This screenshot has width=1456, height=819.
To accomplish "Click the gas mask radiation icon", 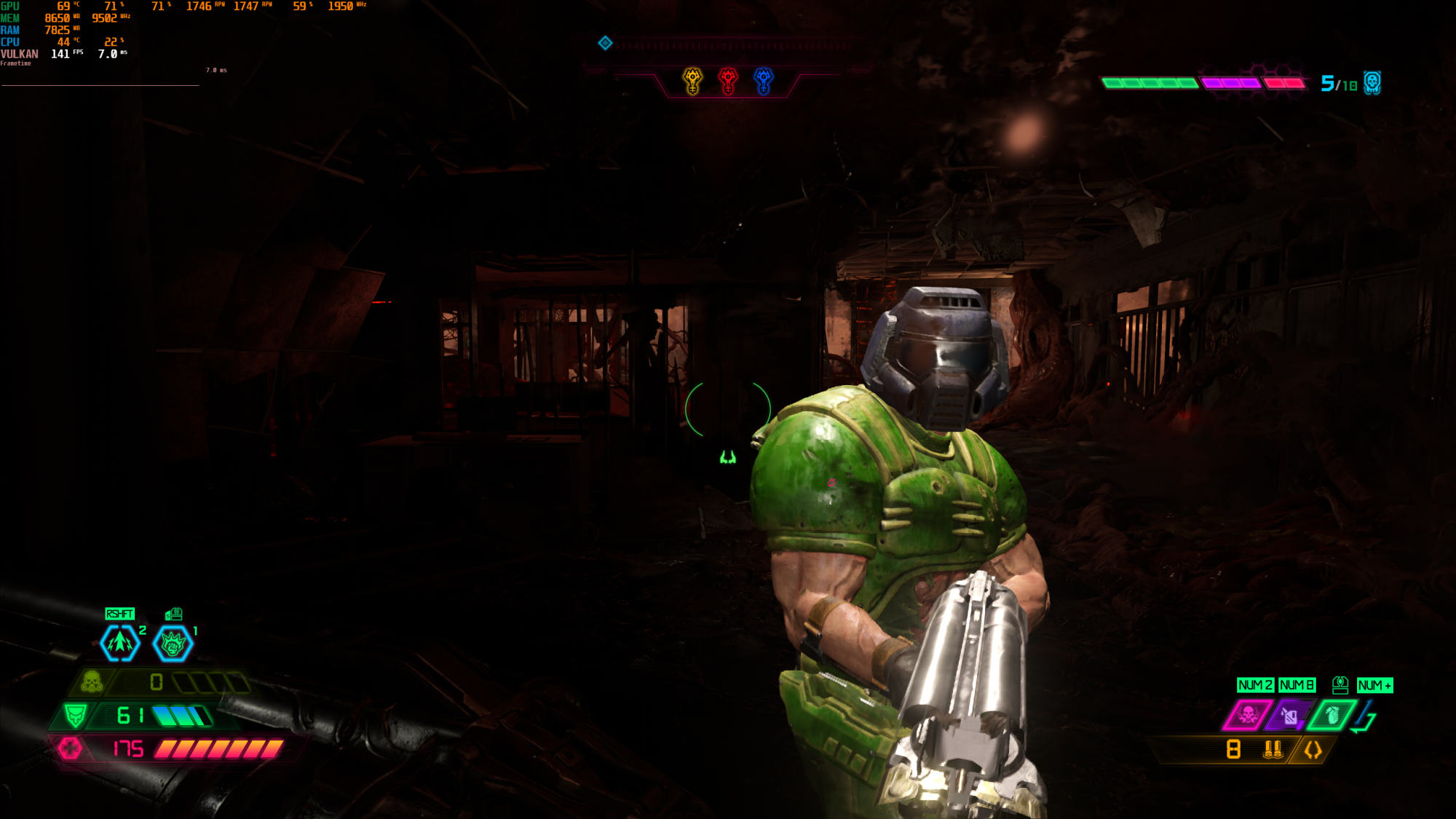I will pos(92,682).
